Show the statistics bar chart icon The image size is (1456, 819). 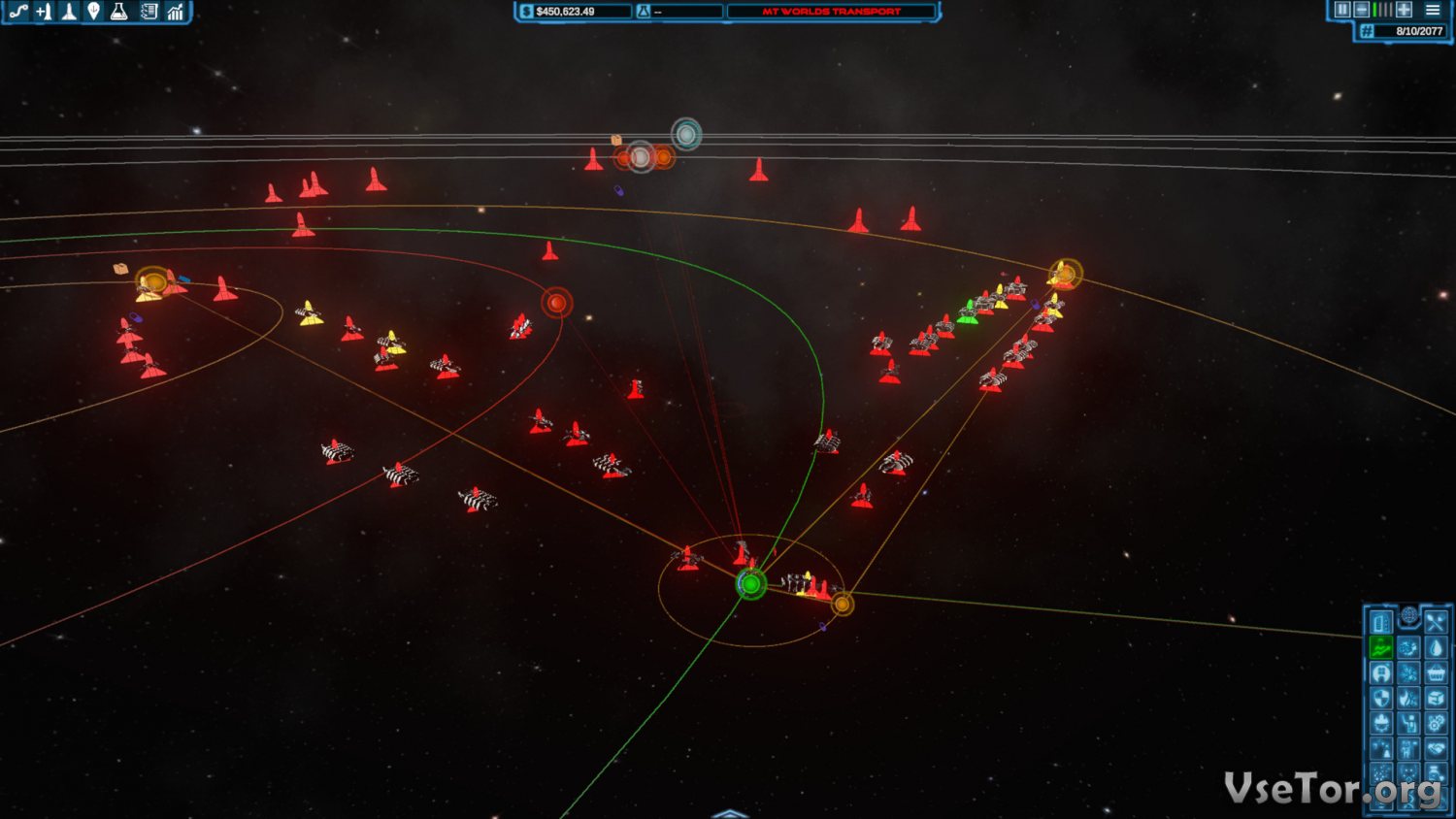pyautogui.click(x=176, y=12)
